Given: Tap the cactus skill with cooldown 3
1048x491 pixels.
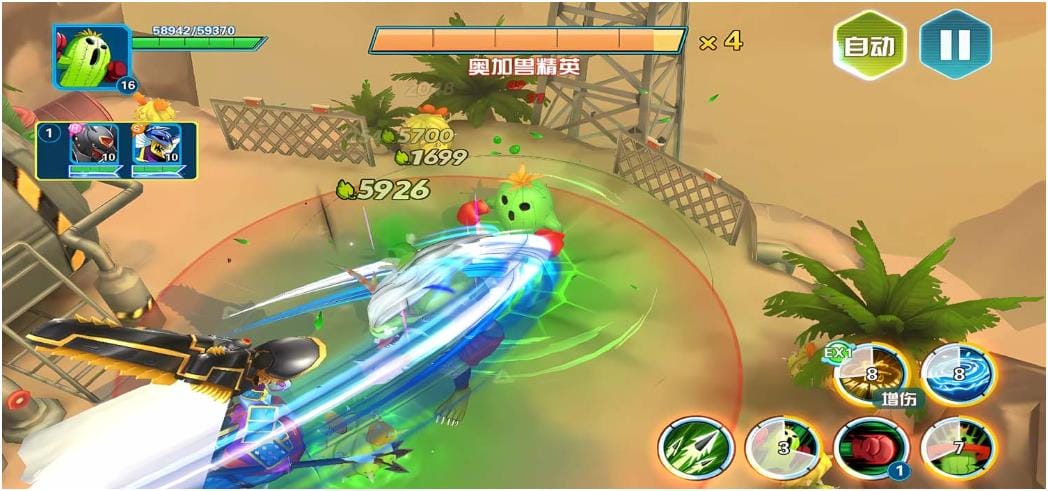Looking at the screenshot, I should coord(783,447).
